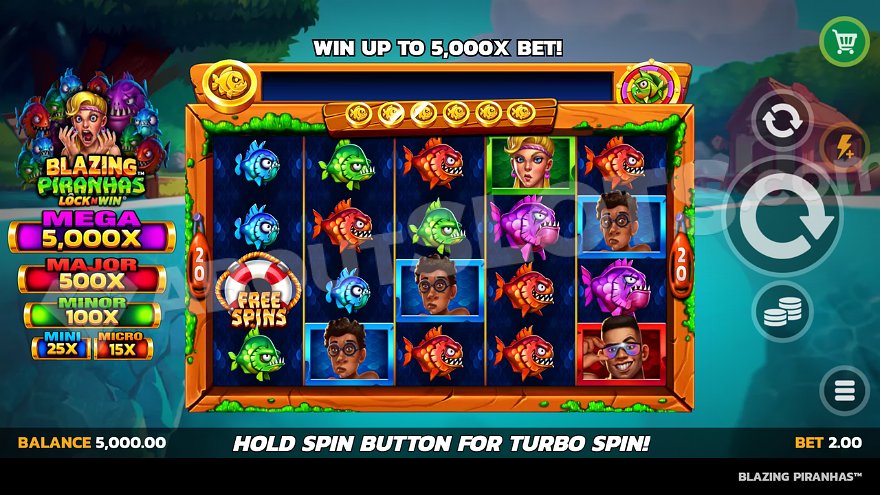Open the autoplay spin settings
Viewport: 880px width, 495px height.
pyautogui.click(x=782, y=123)
